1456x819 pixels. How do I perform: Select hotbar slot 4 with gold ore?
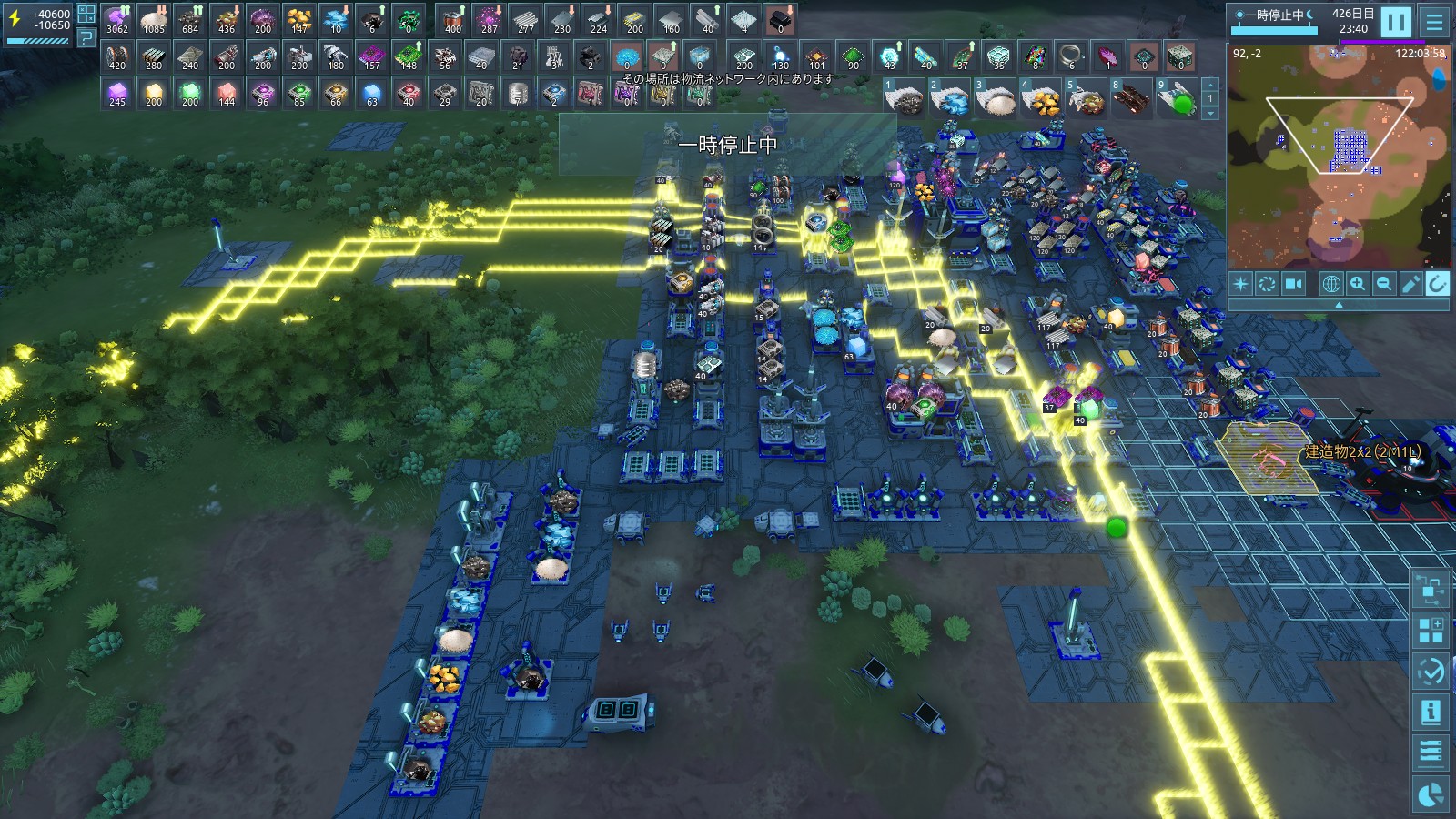[1040, 97]
